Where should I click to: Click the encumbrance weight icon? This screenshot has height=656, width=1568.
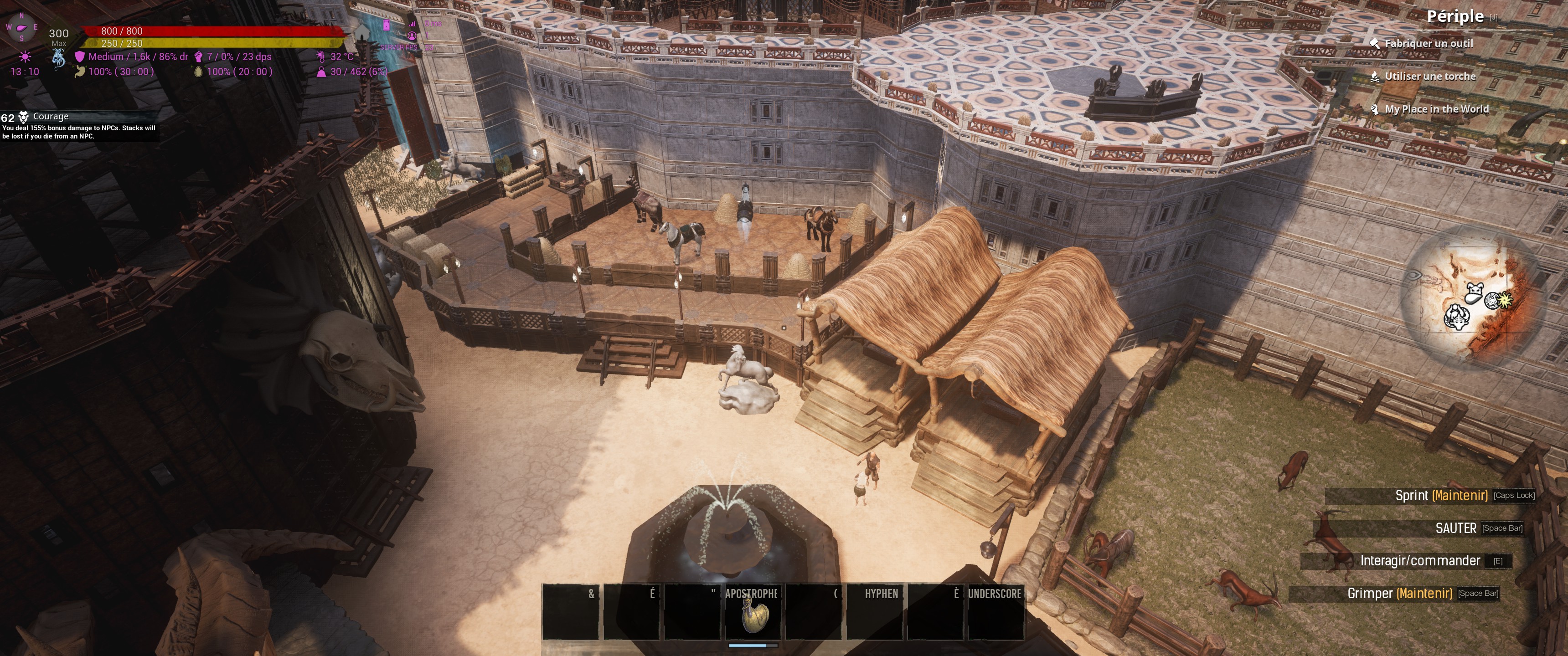click(321, 72)
